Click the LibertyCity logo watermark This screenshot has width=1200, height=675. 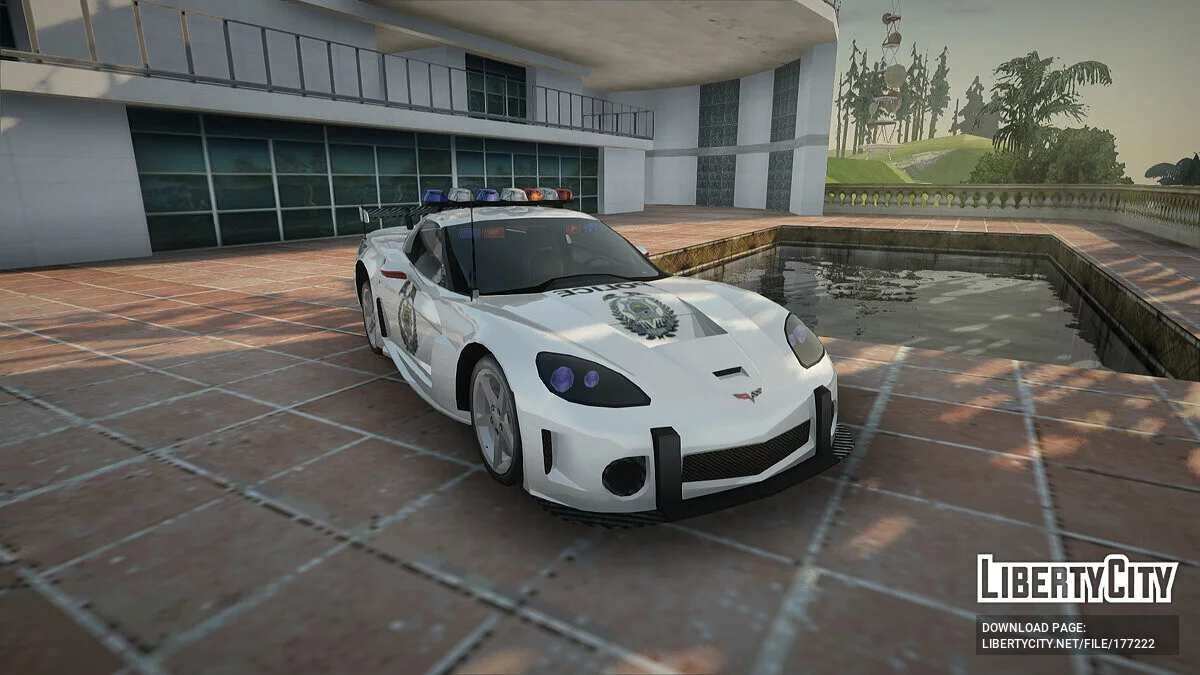coord(1077,579)
